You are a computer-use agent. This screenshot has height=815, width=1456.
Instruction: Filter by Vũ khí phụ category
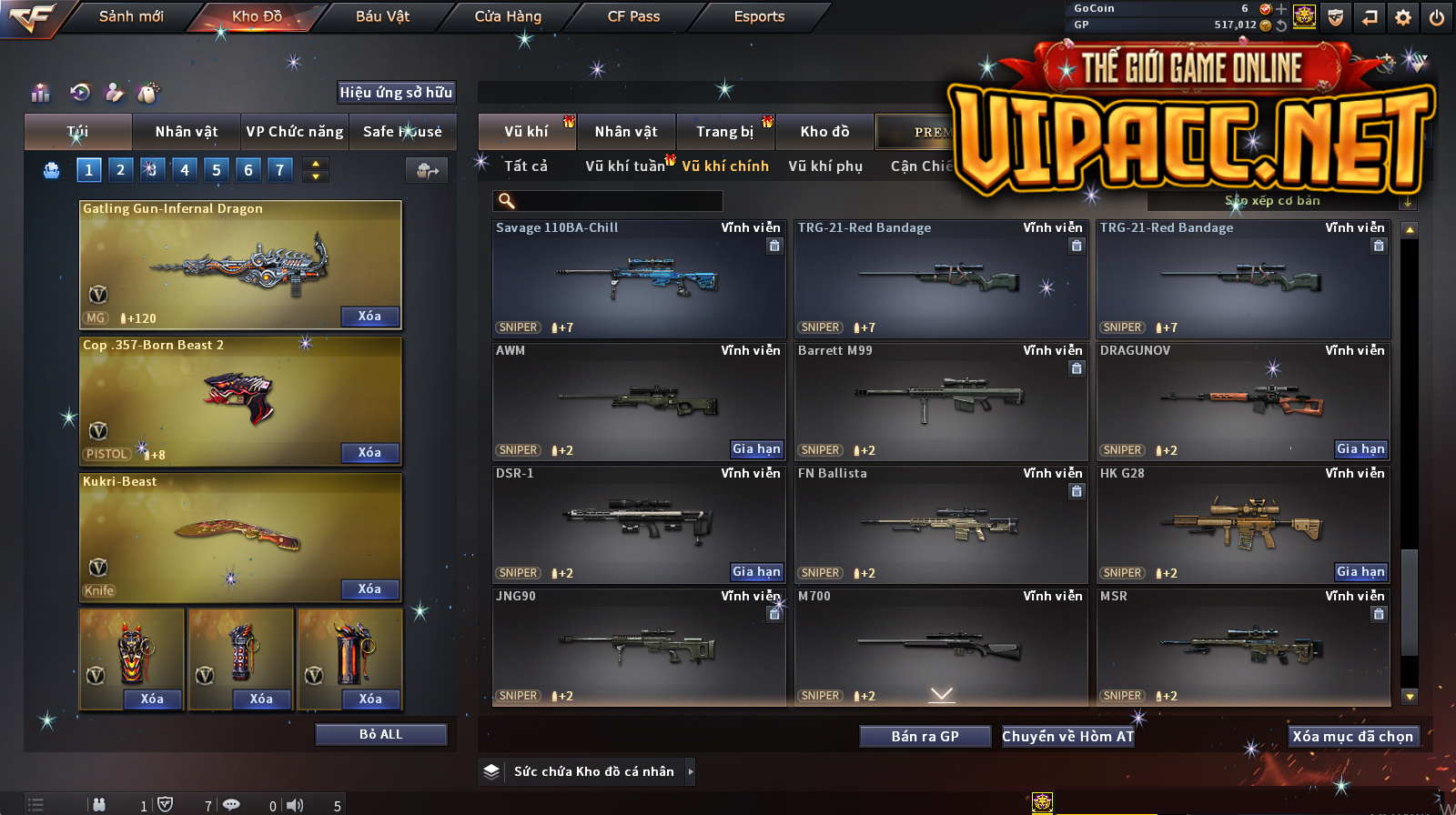click(825, 166)
